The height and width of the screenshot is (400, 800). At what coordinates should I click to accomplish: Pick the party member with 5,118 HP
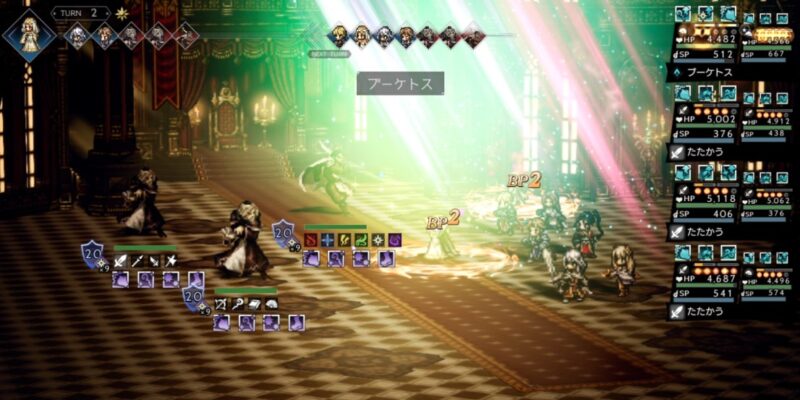(x=704, y=198)
